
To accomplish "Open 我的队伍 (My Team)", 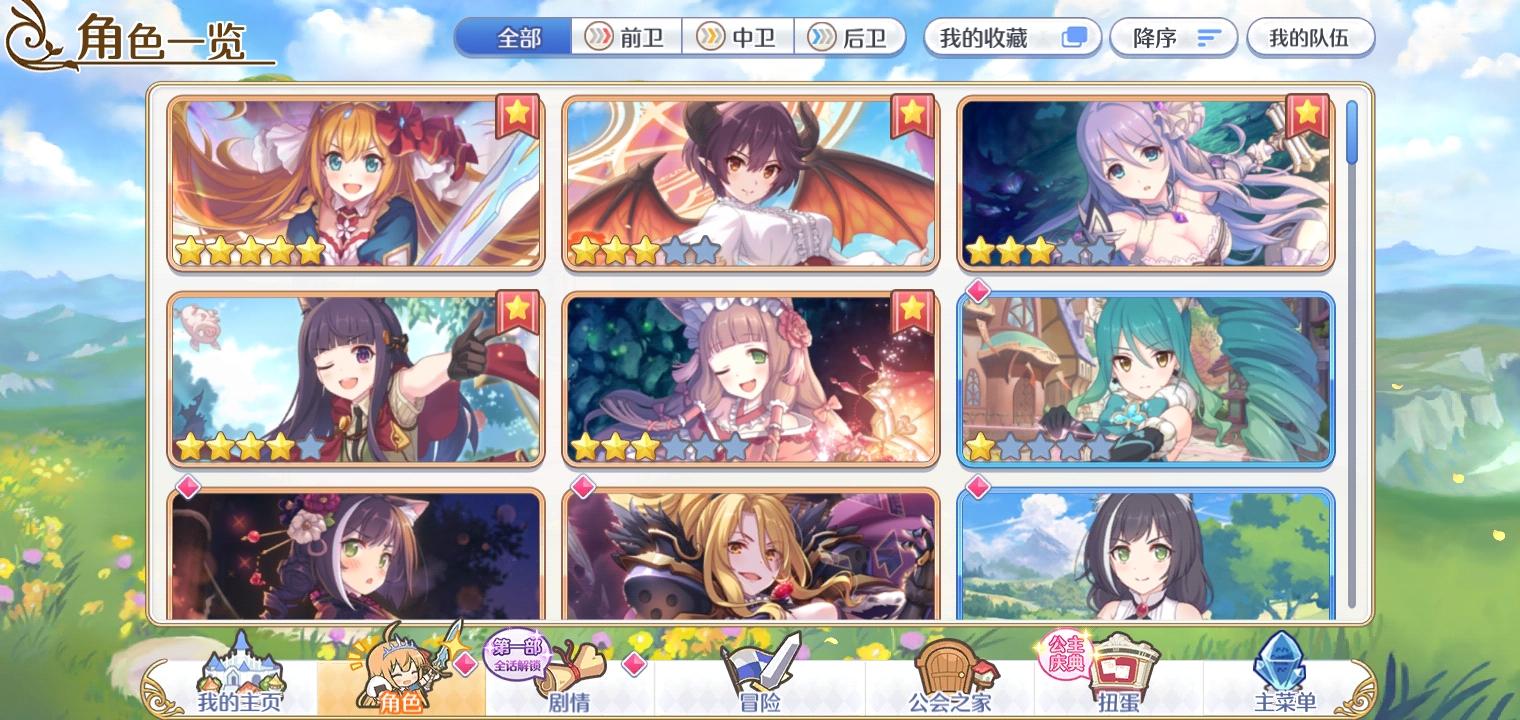I will tap(1311, 37).
